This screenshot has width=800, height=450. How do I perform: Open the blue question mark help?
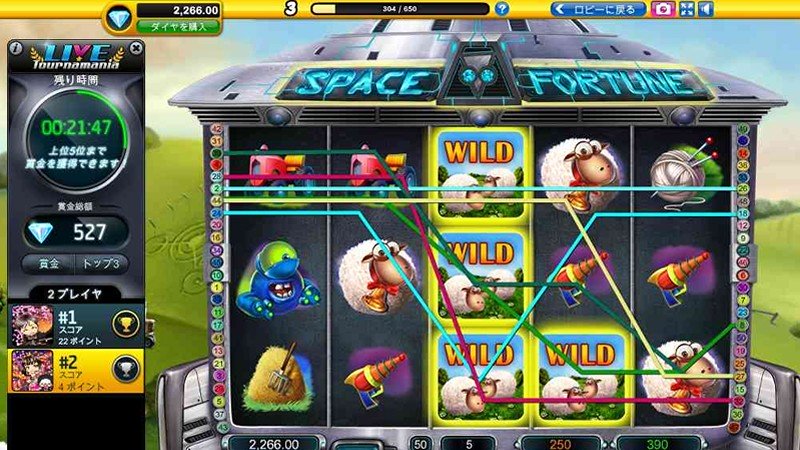tap(502, 9)
